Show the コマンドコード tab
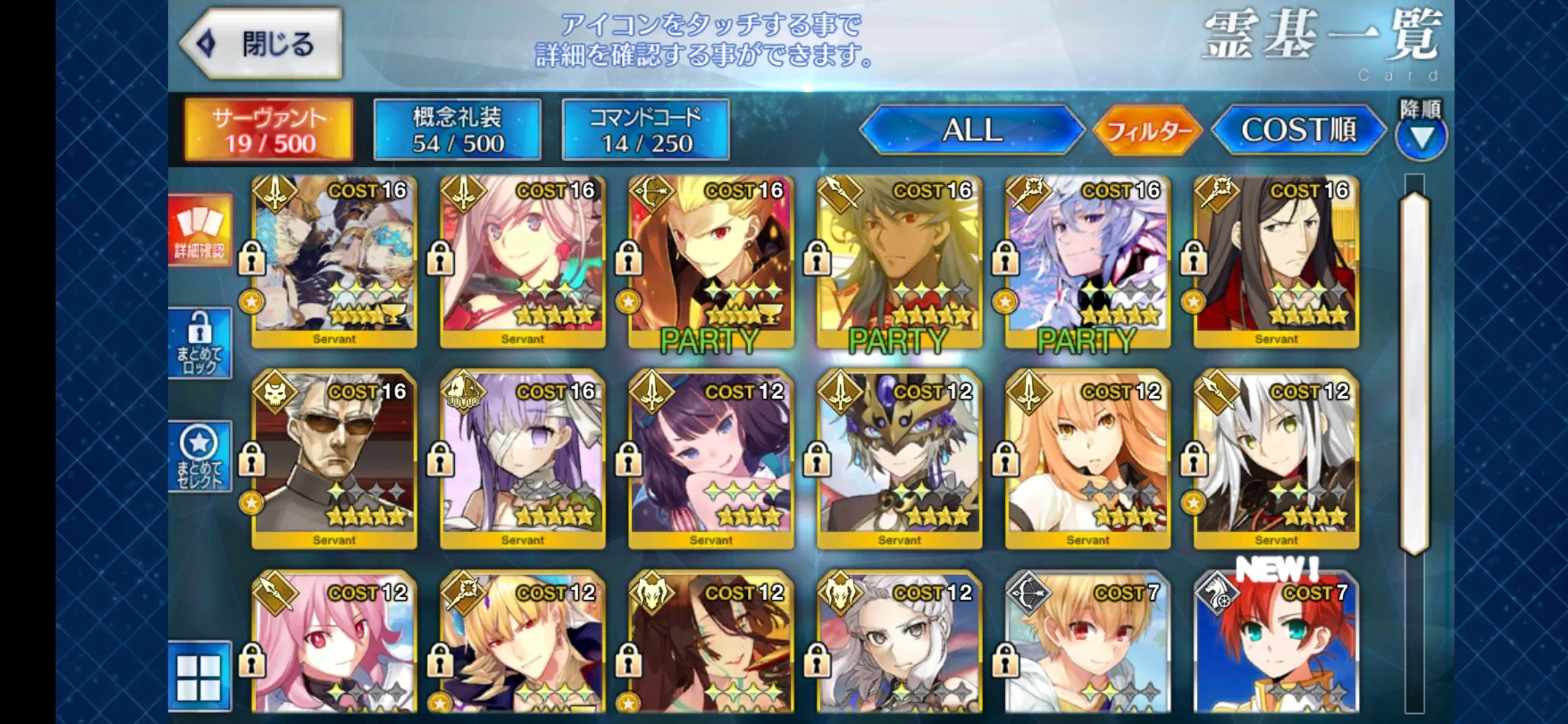The width and height of the screenshot is (1568, 724). click(646, 130)
